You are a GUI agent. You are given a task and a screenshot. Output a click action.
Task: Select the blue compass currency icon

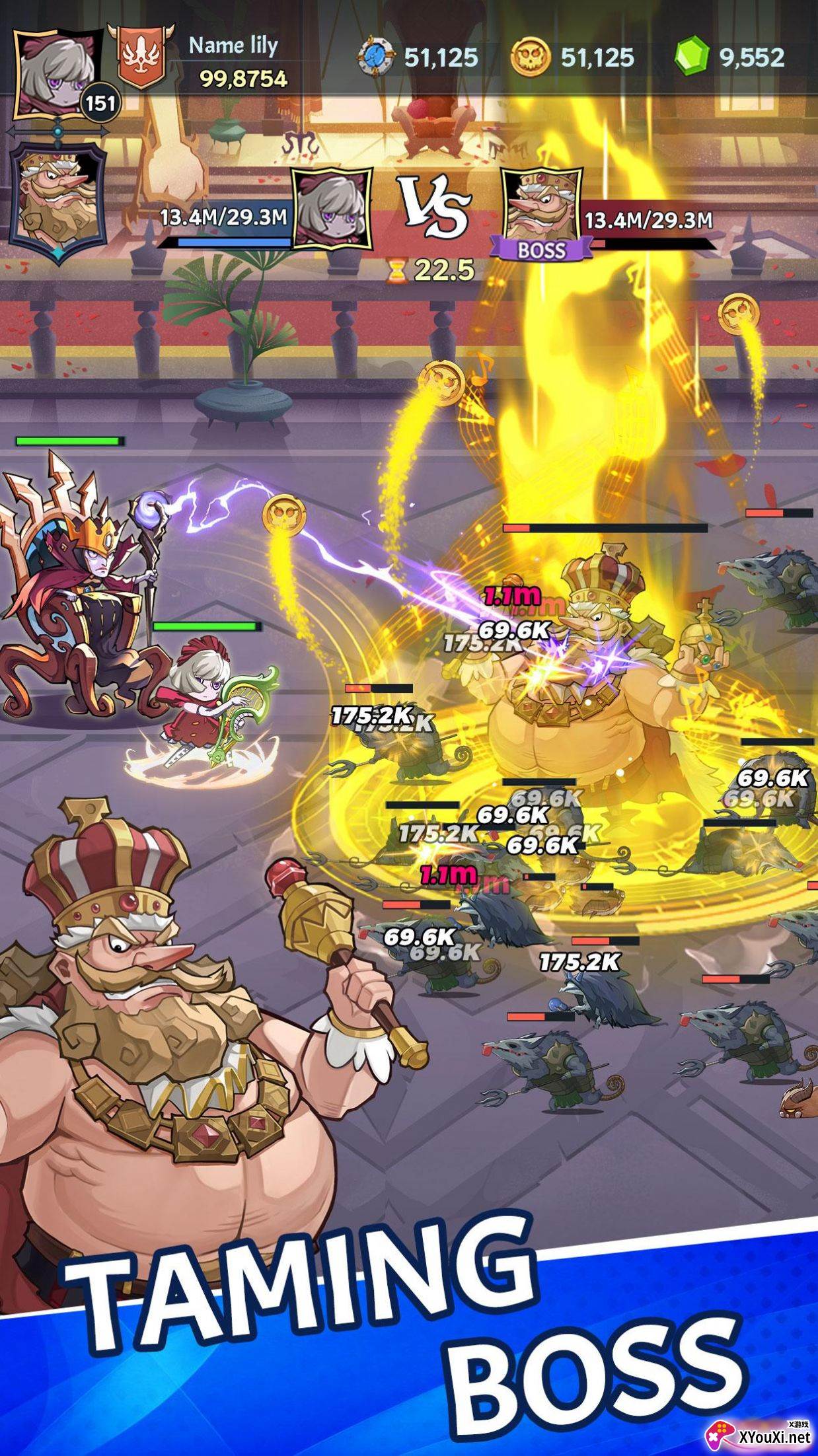click(x=377, y=57)
